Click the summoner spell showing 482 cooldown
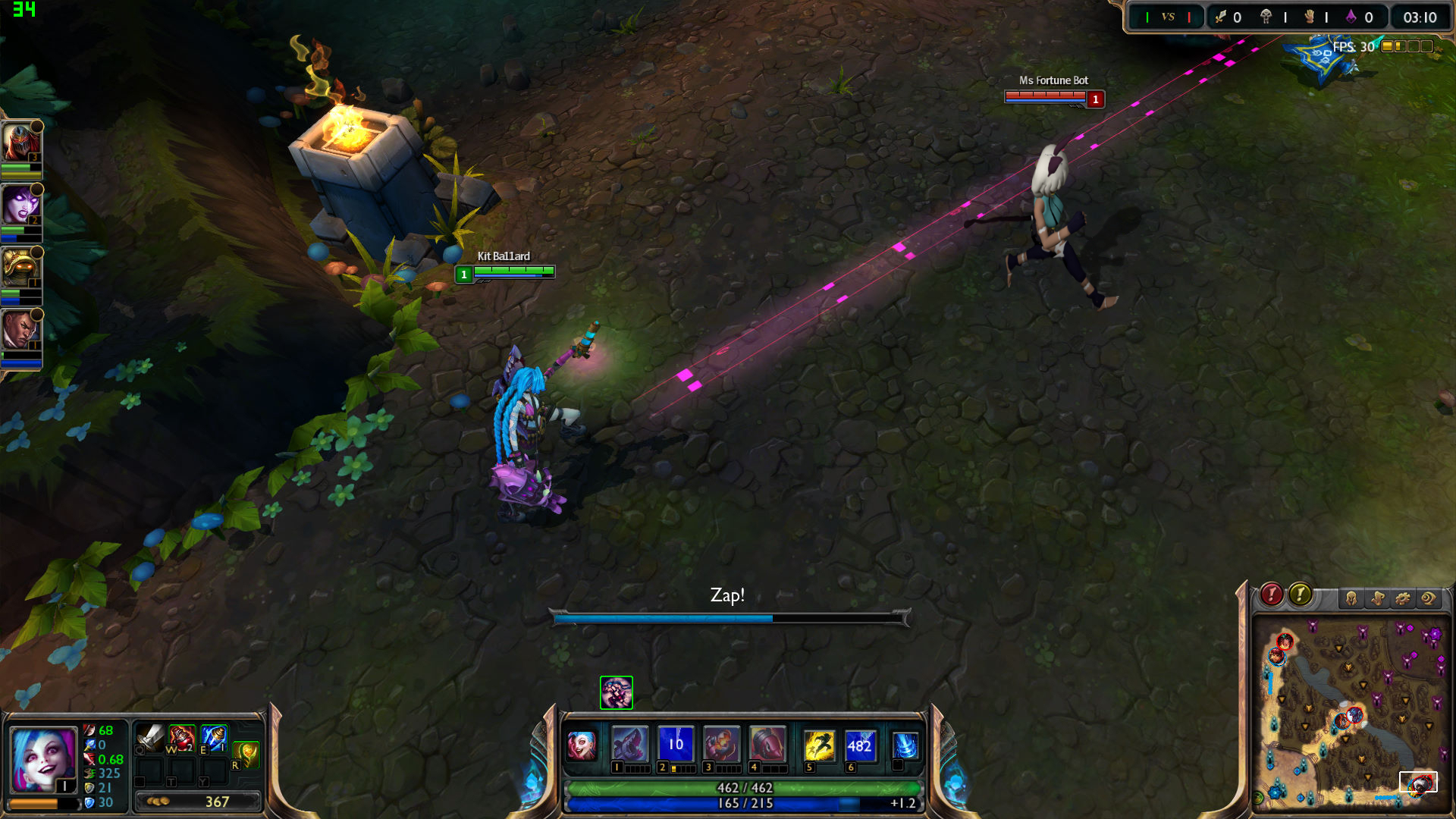 (x=859, y=745)
